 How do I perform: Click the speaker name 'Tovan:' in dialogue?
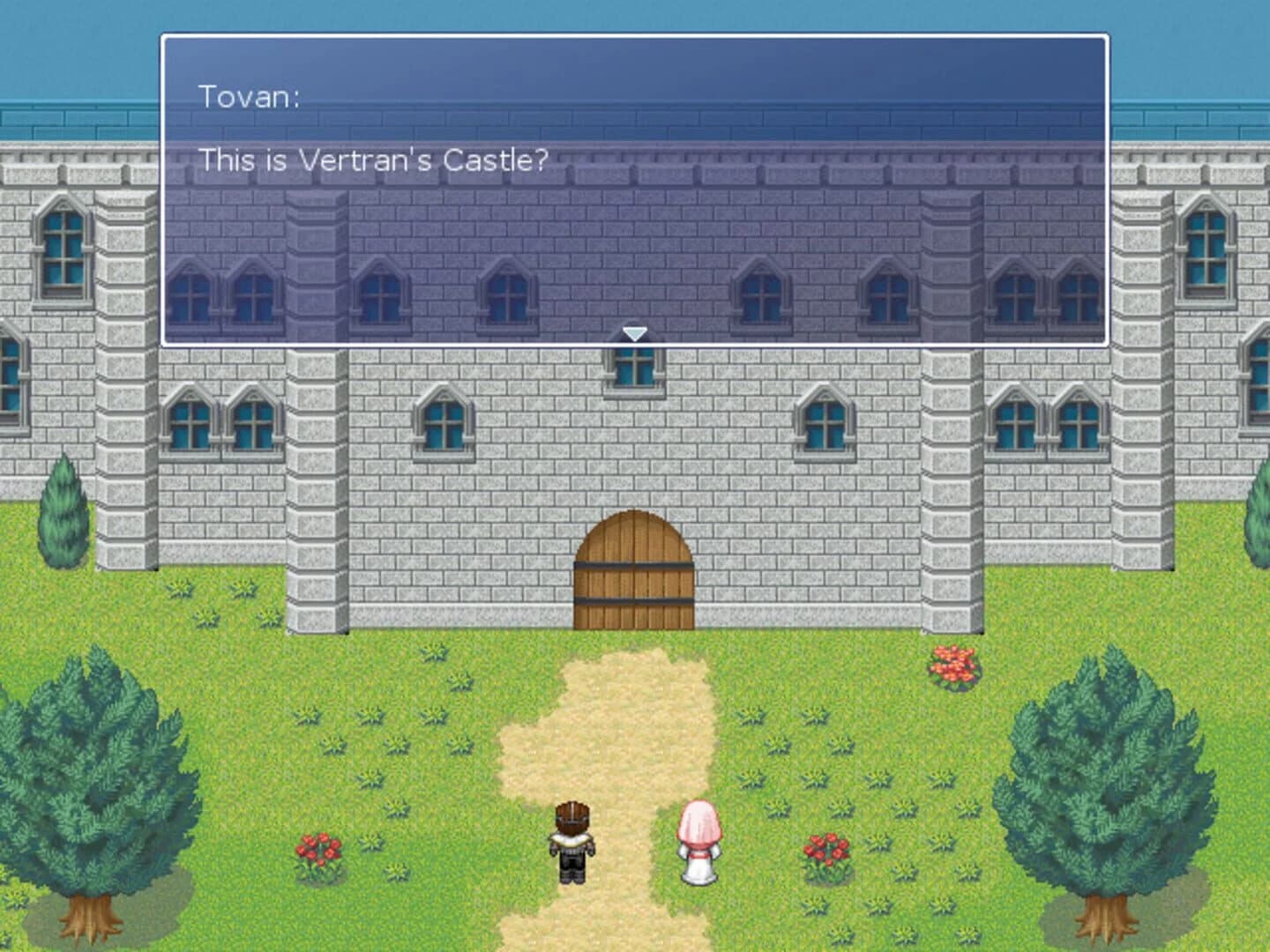(249, 97)
